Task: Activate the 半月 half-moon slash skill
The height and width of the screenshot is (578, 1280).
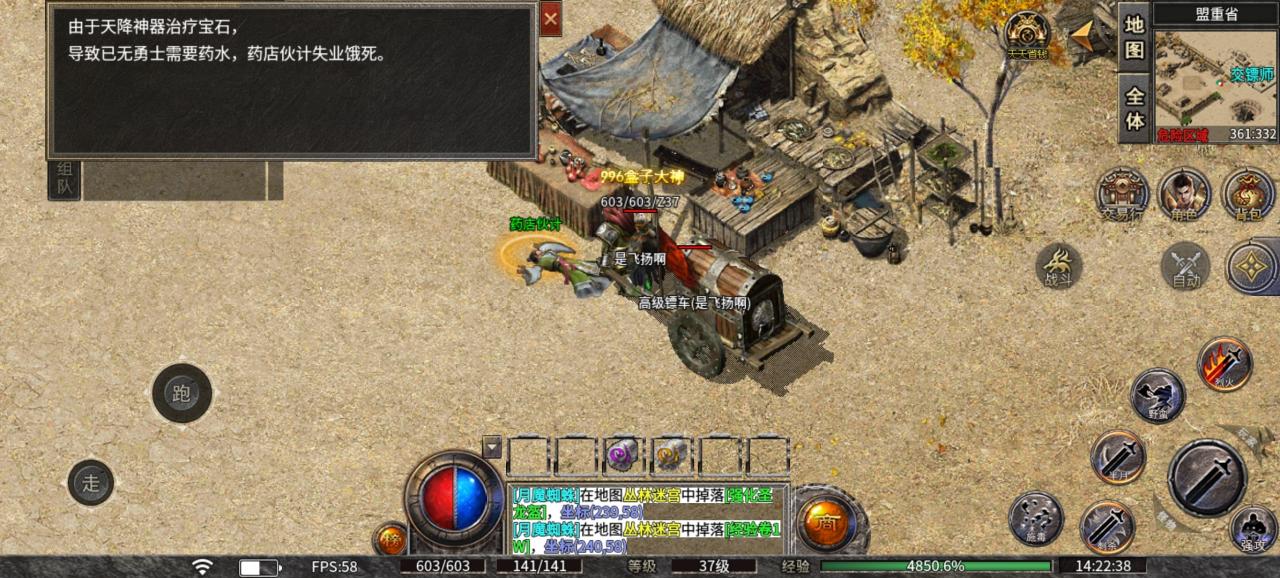Action: click(x=1118, y=457)
